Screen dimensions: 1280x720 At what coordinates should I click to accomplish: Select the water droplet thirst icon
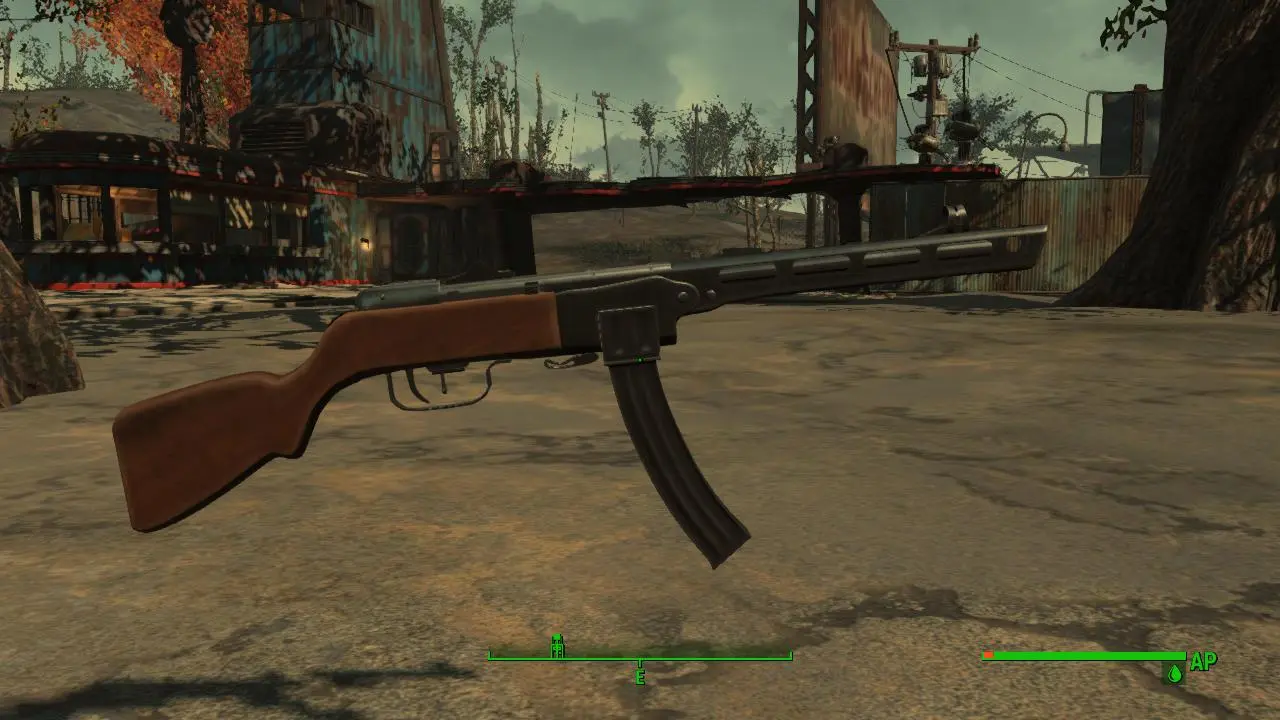[x=1174, y=674]
